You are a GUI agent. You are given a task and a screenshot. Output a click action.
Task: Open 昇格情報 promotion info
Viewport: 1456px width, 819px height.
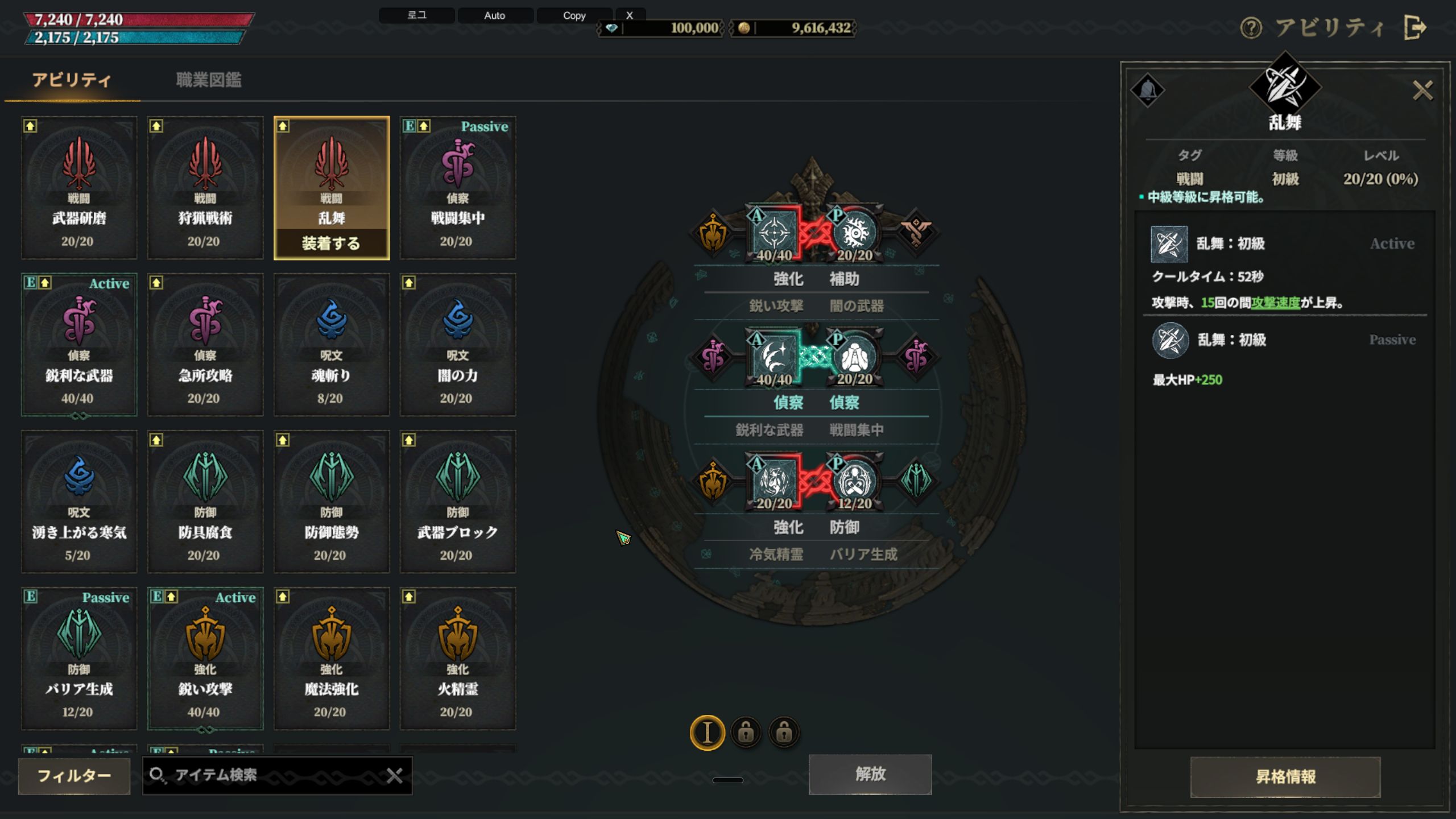pyautogui.click(x=1285, y=777)
